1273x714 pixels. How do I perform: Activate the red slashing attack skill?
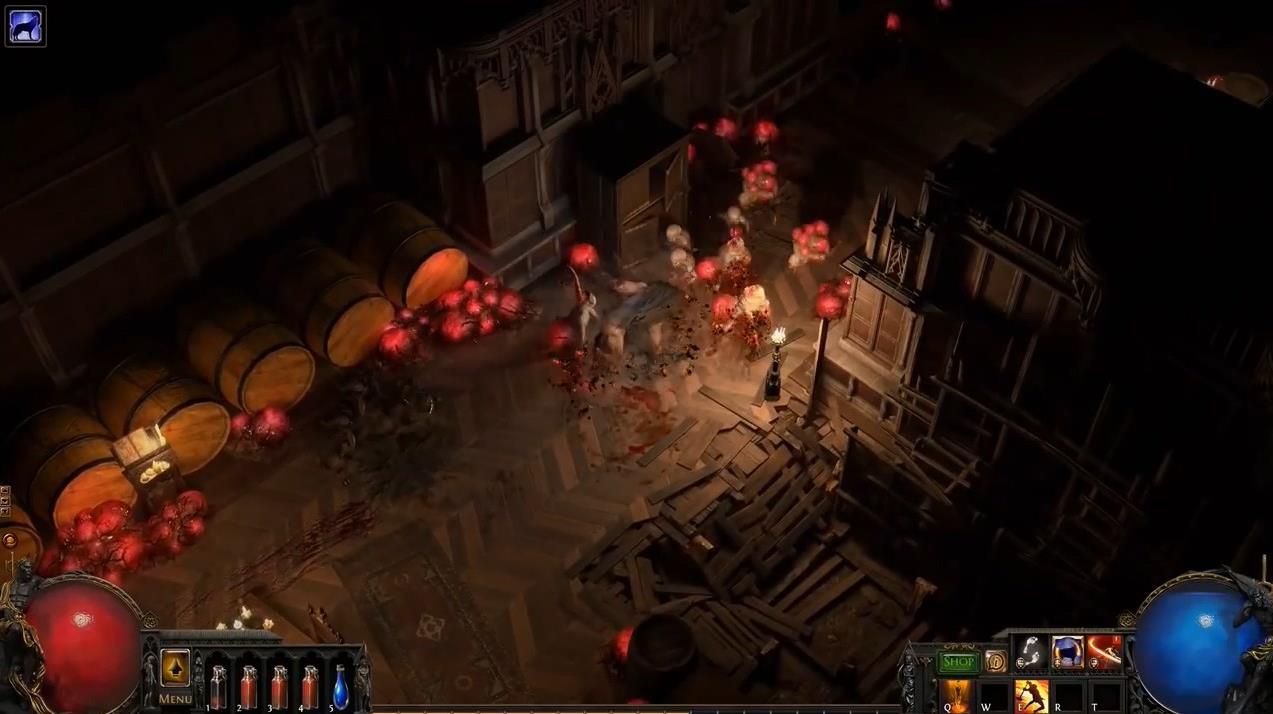(1104, 653)
